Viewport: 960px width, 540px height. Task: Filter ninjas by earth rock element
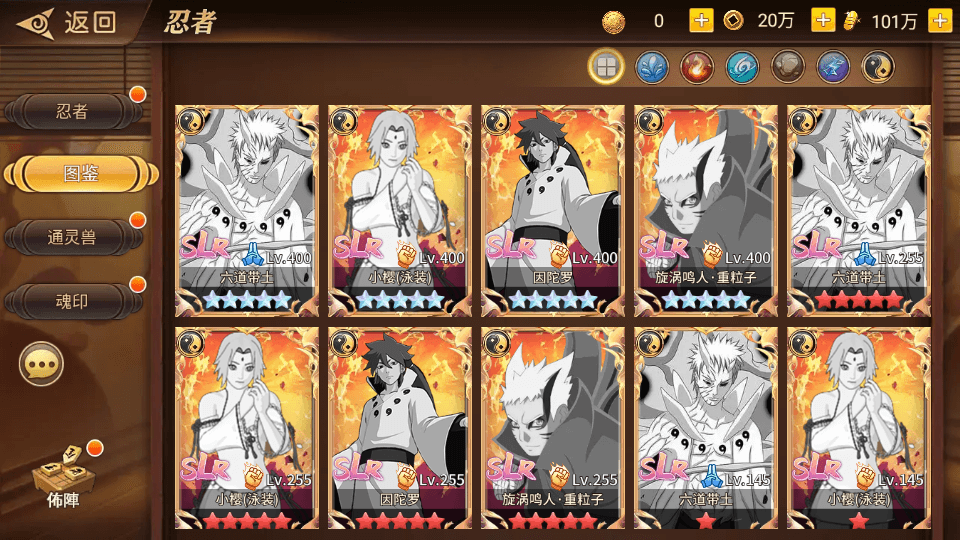click(787, 67)
